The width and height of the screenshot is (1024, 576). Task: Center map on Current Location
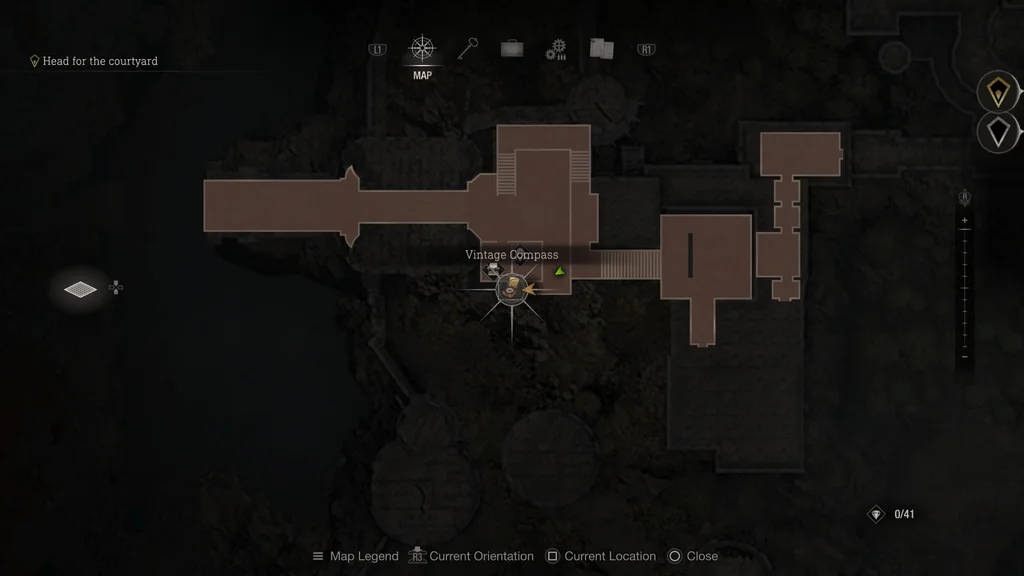pyautogui.click(x=601, y=556)
